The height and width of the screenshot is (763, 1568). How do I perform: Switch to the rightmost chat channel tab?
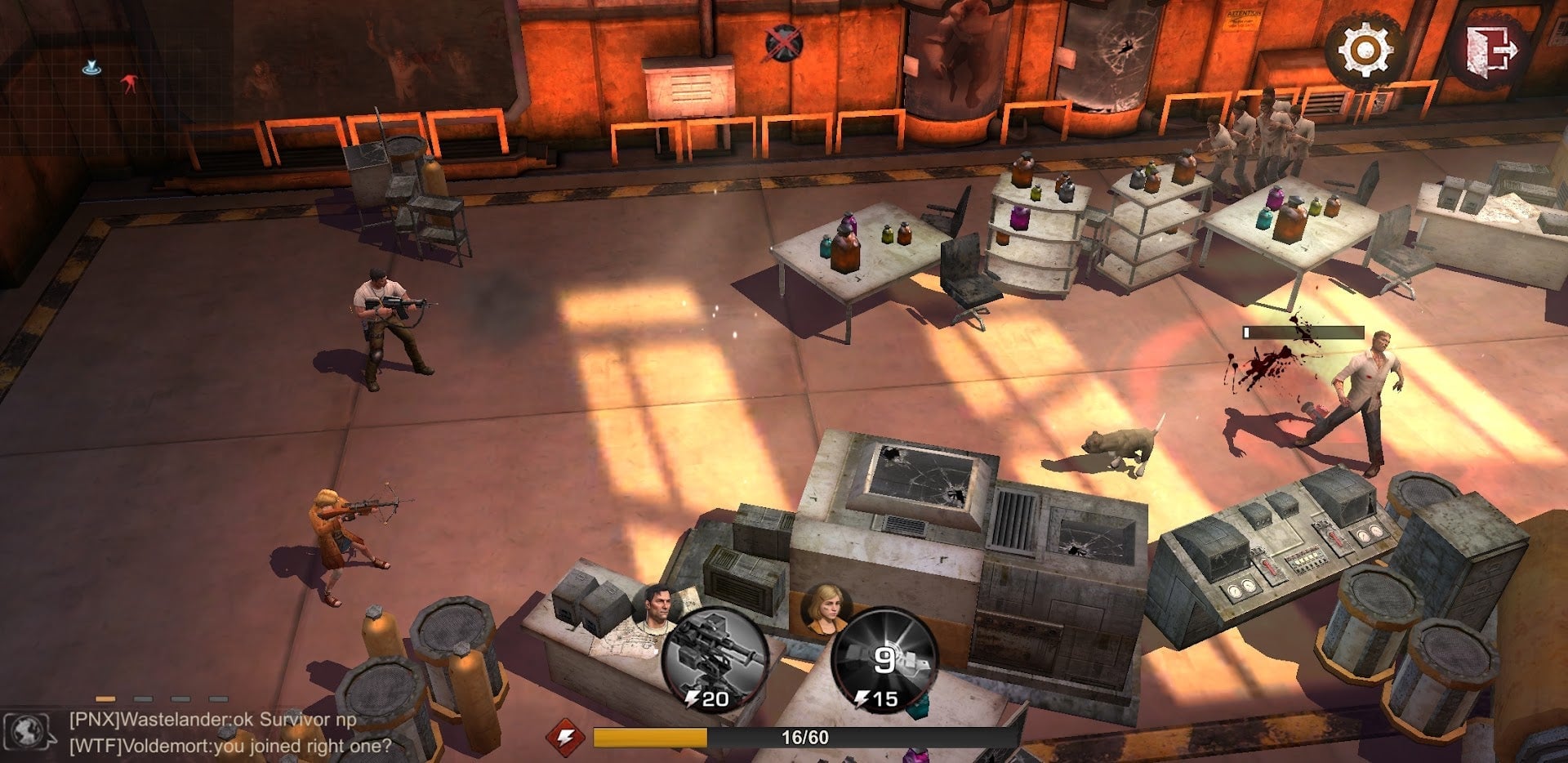point(217,699)
